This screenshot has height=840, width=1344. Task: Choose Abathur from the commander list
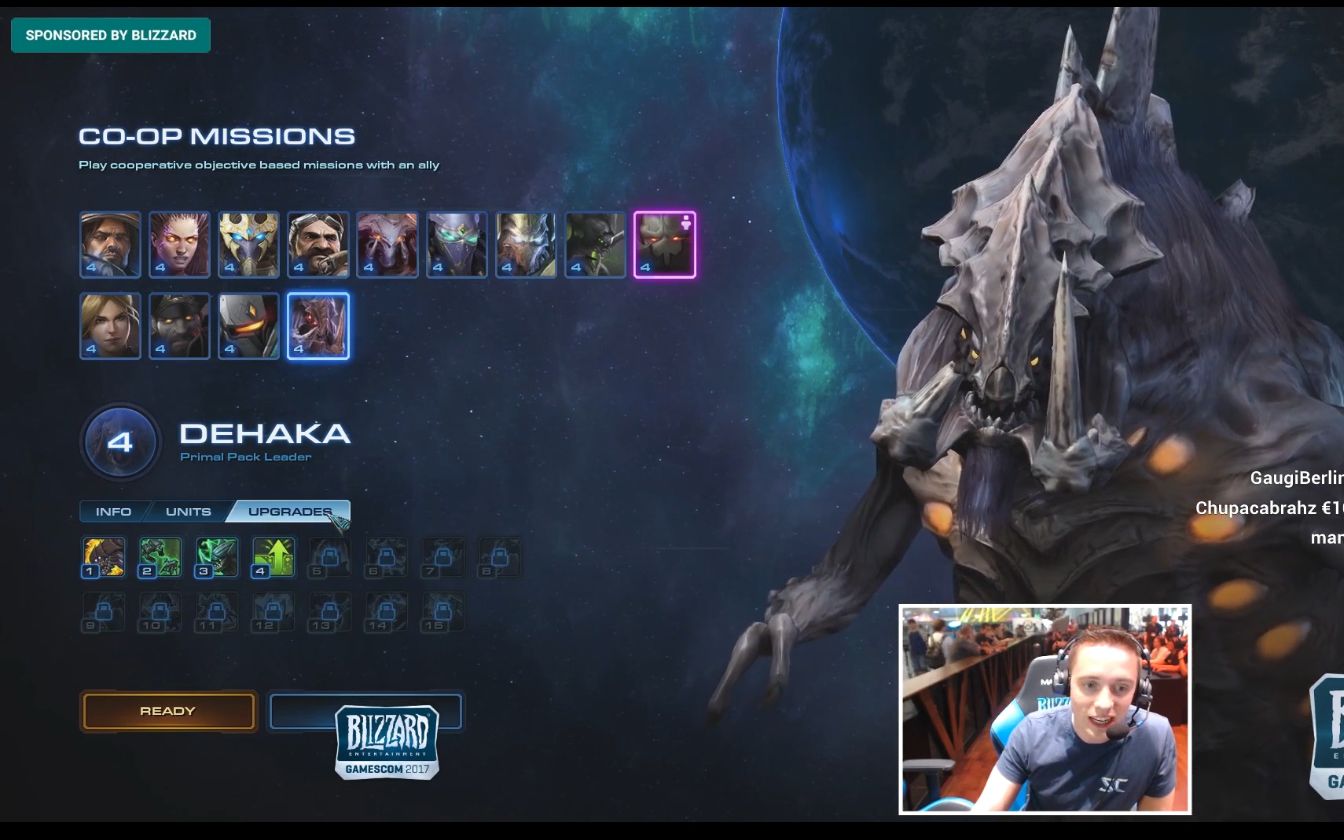(595, 244)
